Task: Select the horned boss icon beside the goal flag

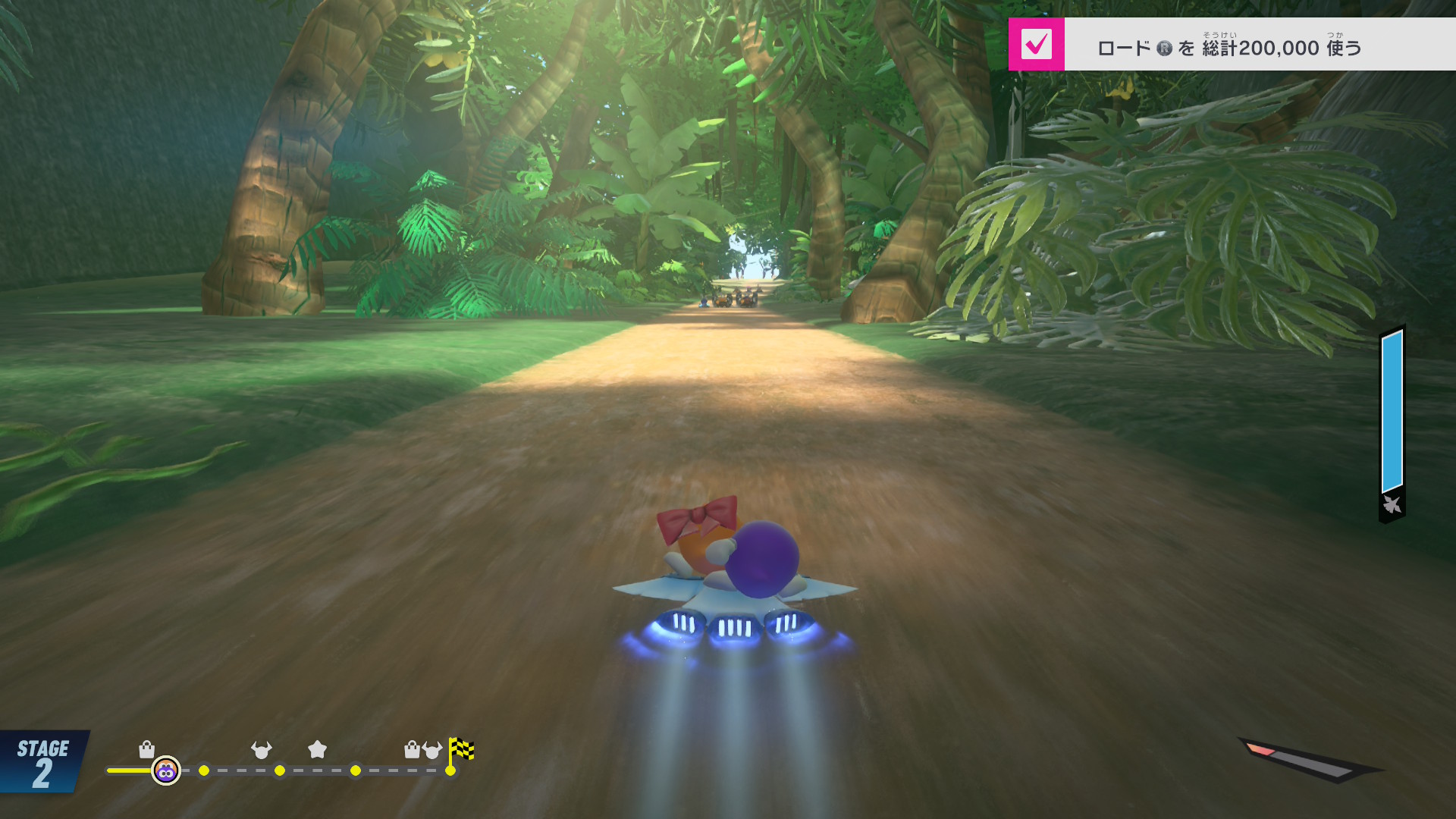Action: click(432, 750)
